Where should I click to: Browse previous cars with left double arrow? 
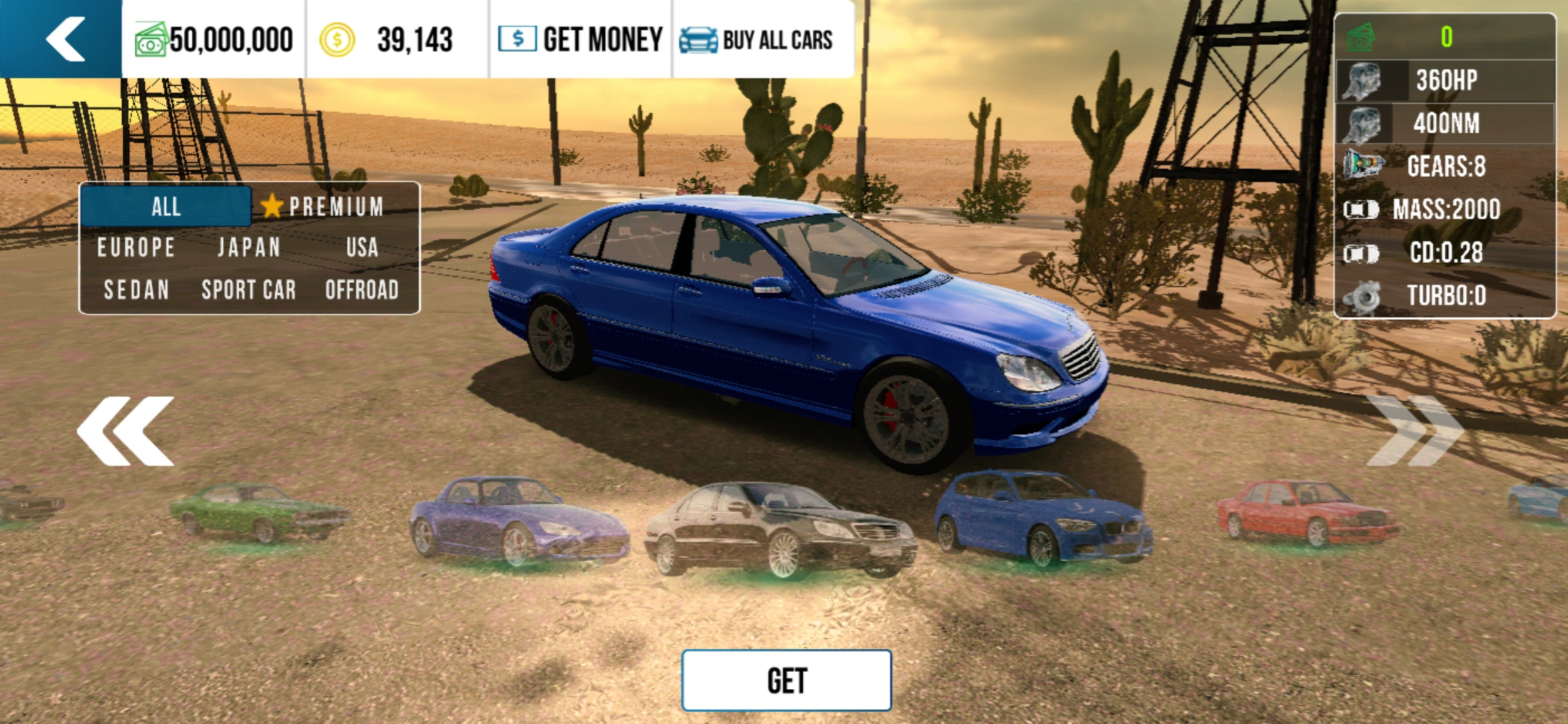pos(125,430)
